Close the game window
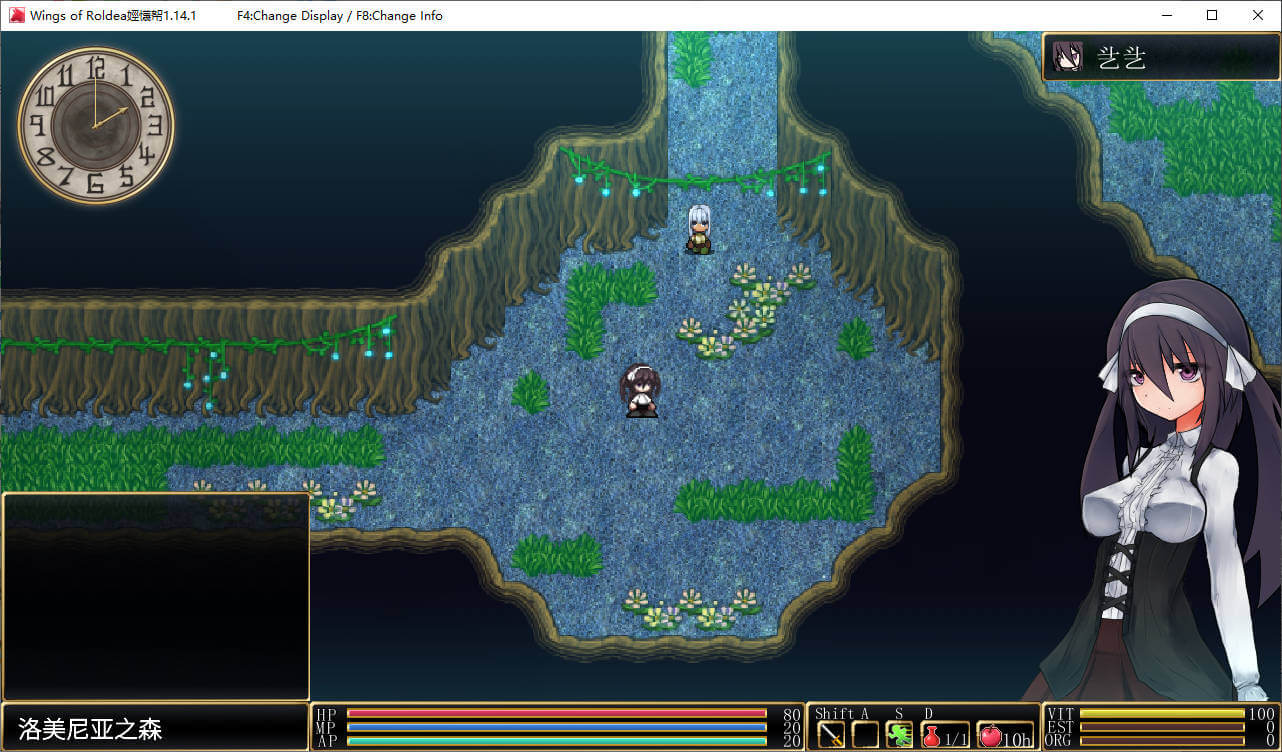The image size is (1282, 752). tap(1258, 15)
